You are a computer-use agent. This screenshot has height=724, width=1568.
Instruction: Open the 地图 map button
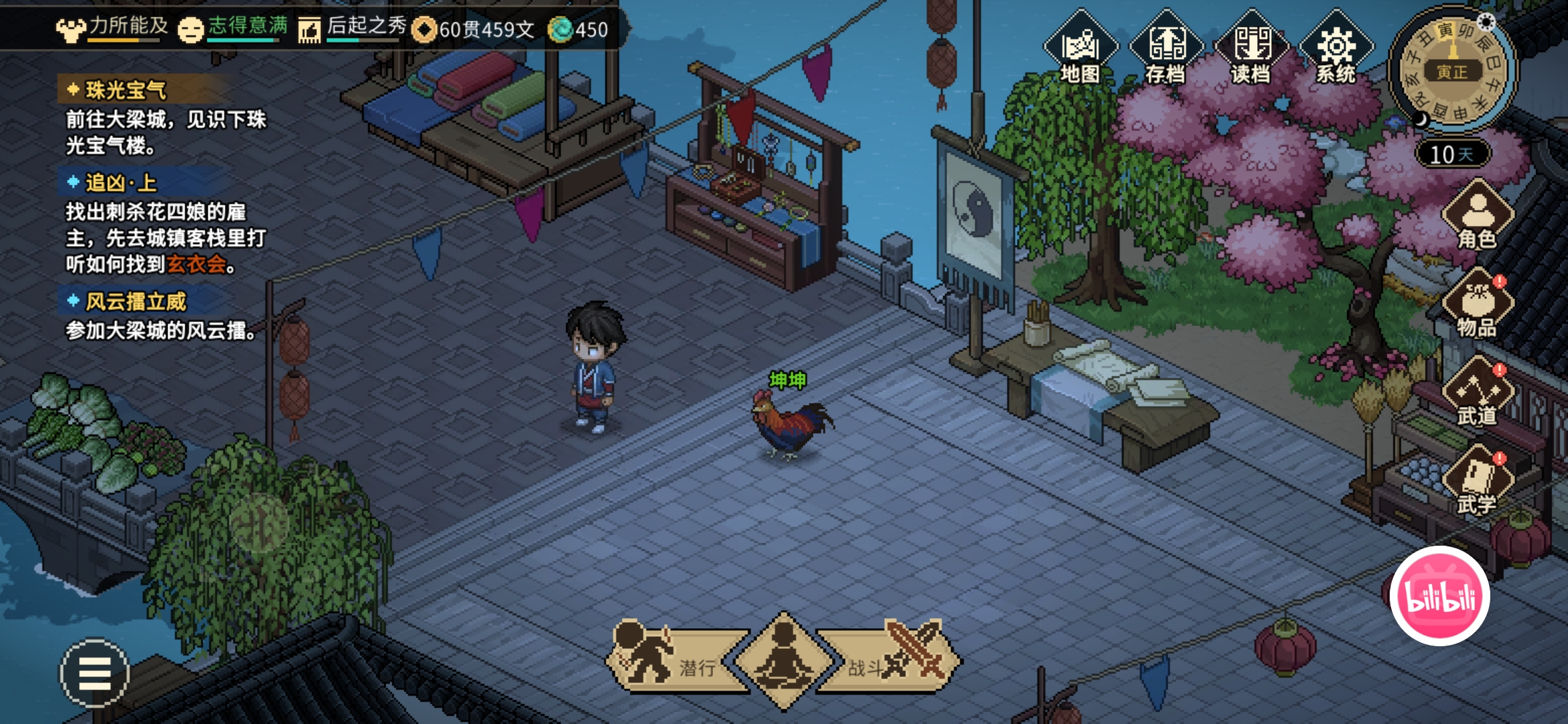point(1080,48)
